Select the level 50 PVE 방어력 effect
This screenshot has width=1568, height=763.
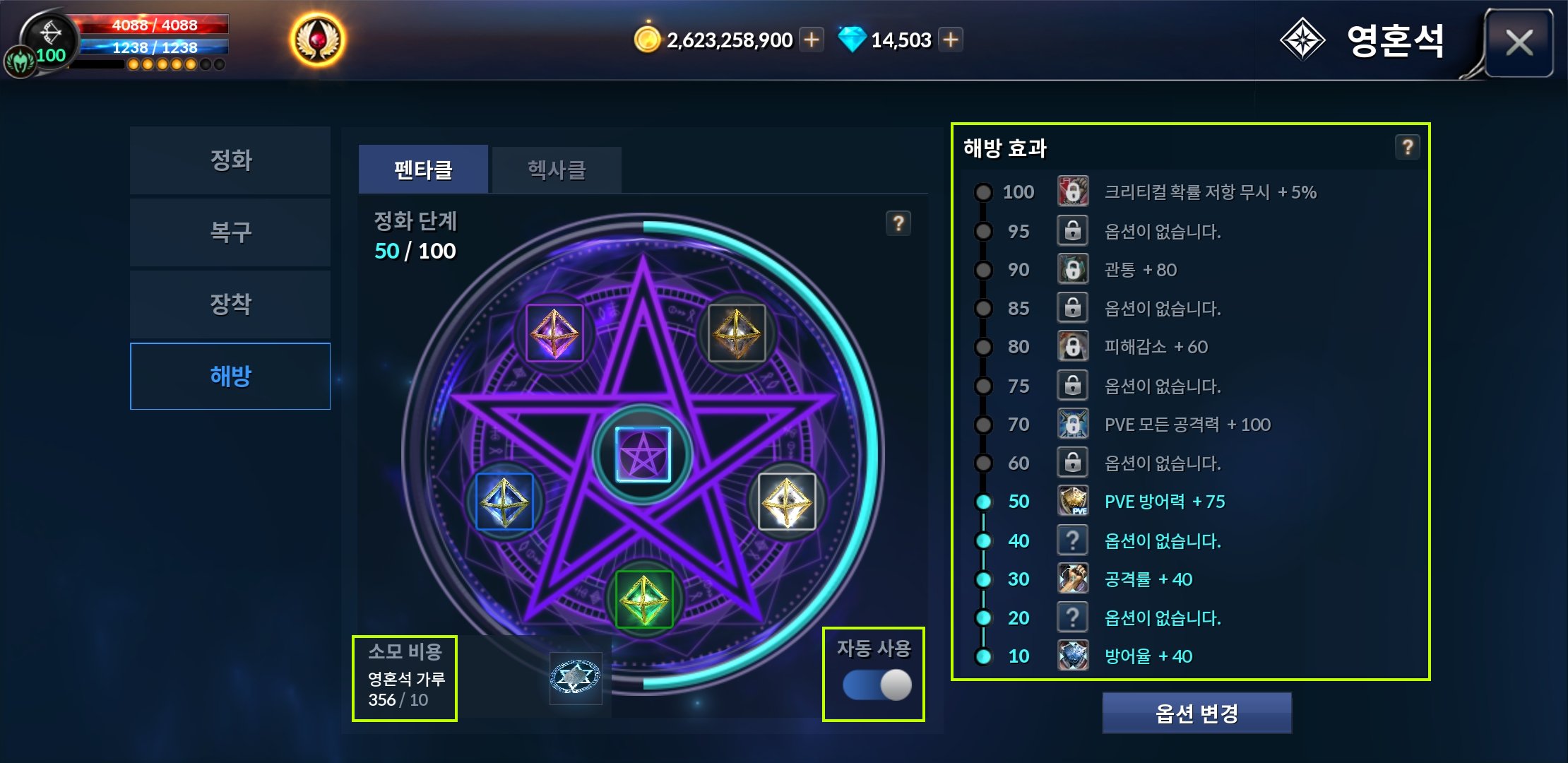click(x=1164, y=502)
